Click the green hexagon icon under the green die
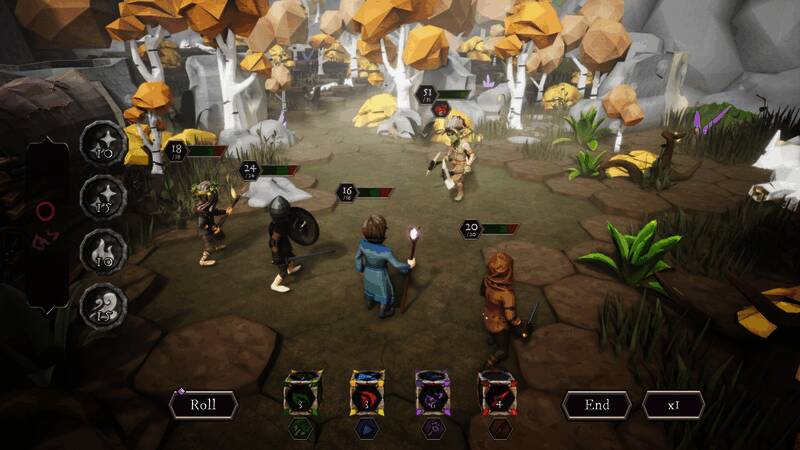This screenshot has height=450, width=800. tap(303, 429)
